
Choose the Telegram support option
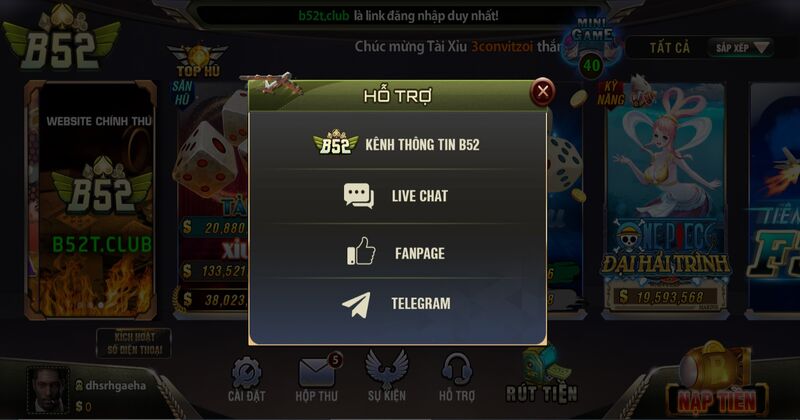pos(397,303)
